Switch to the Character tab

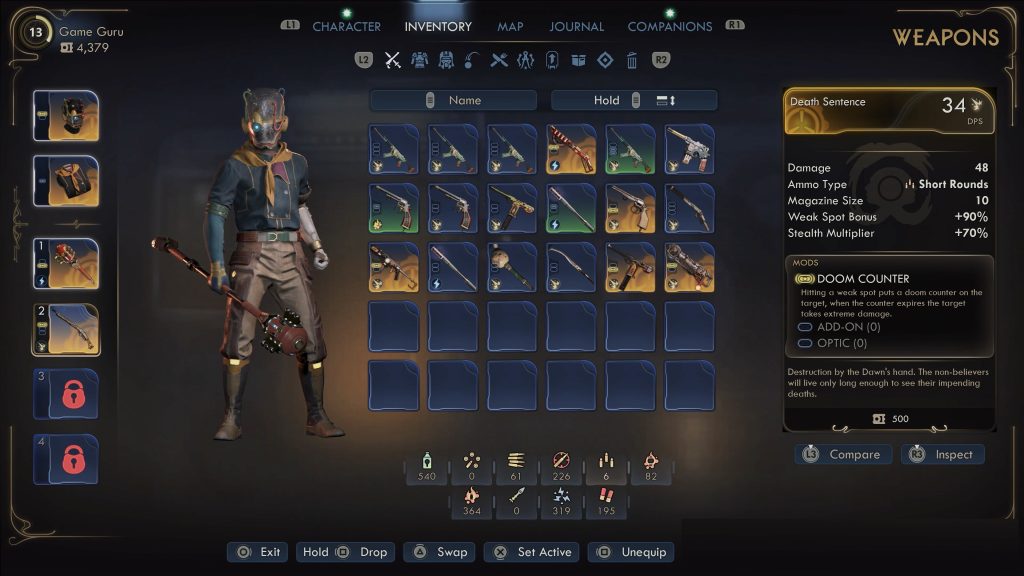coord(346,27)
